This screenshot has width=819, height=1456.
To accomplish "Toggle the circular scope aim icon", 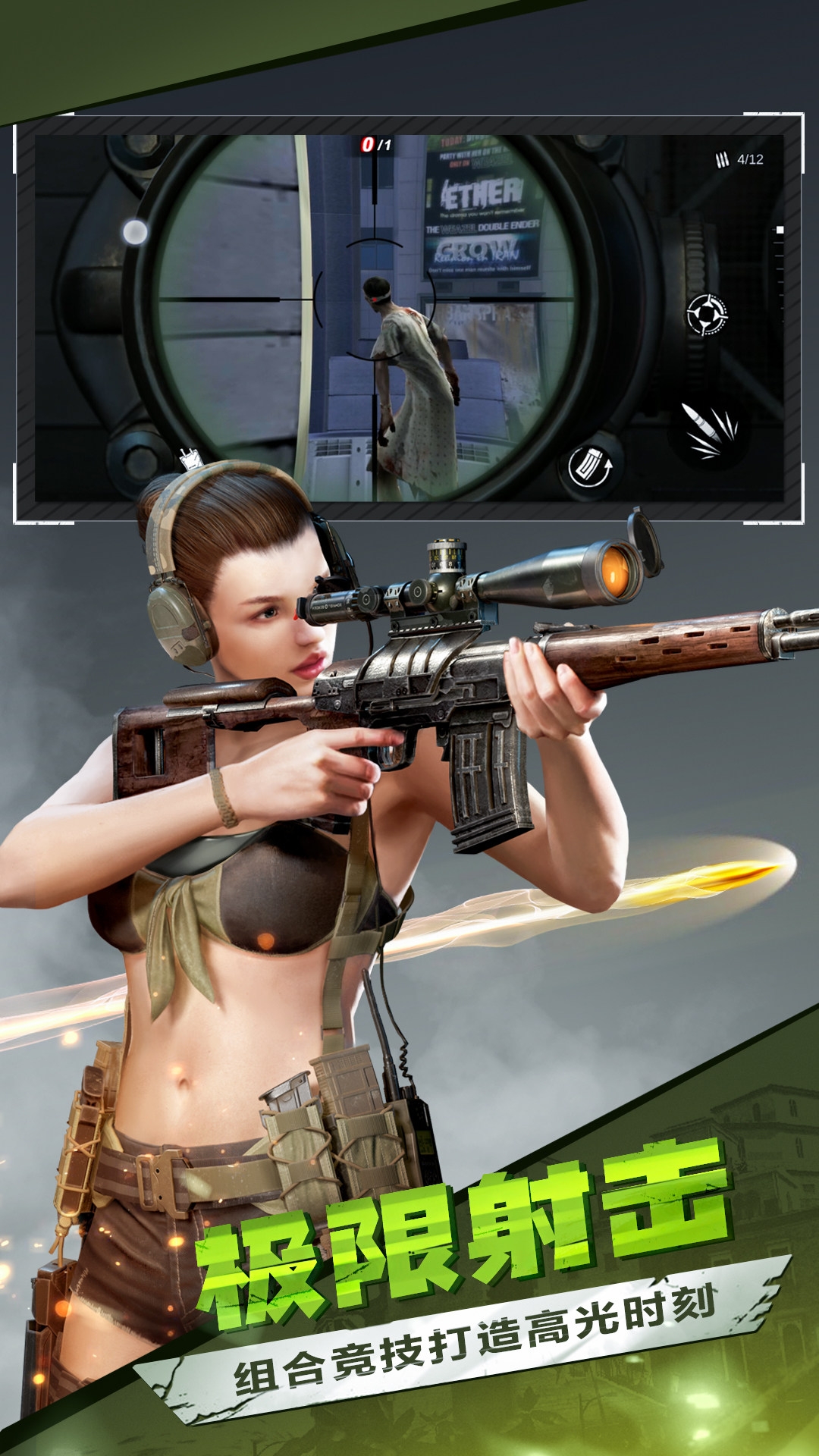I will pos(707,315).
